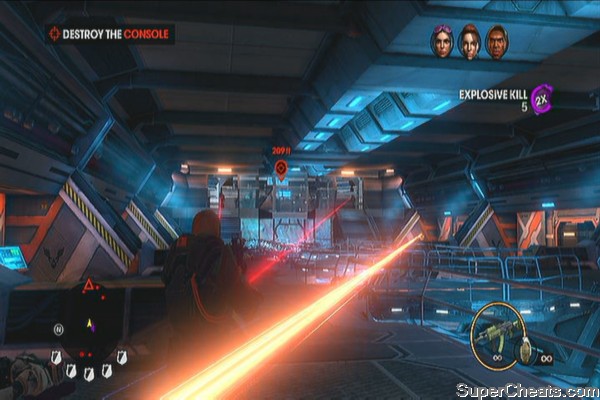Select the dark-skinned male homie portrait
This screenshot has height=400, width=600.
pos(496,42)
